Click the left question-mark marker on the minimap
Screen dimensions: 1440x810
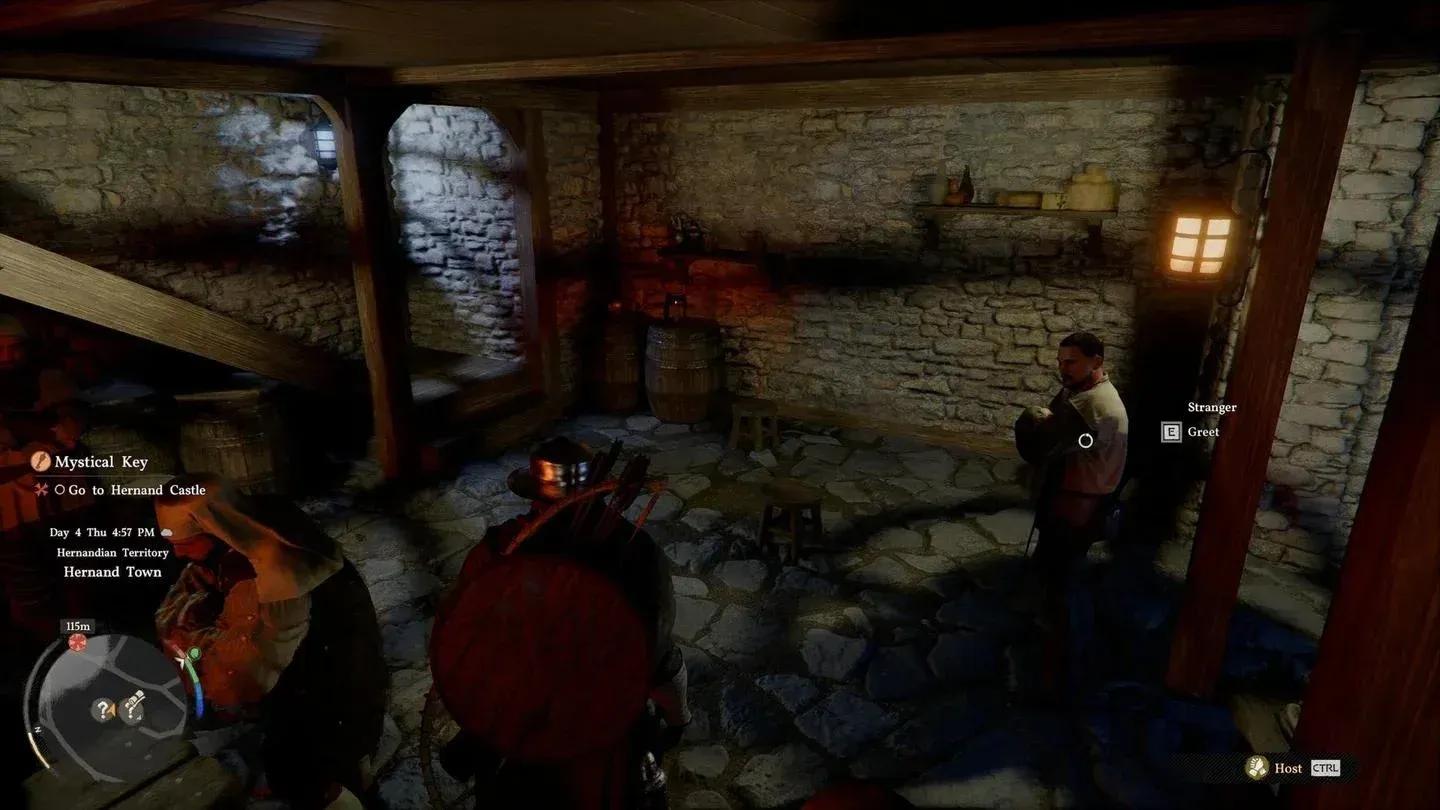click(x=103, y=708)
